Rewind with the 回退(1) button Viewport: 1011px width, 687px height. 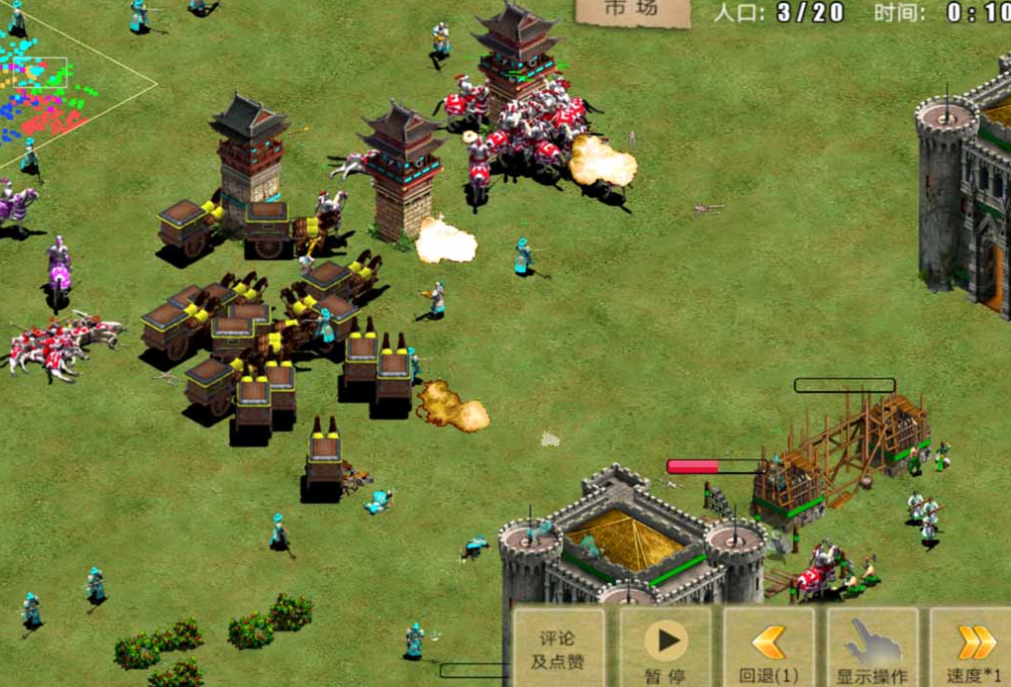point(769,648)
